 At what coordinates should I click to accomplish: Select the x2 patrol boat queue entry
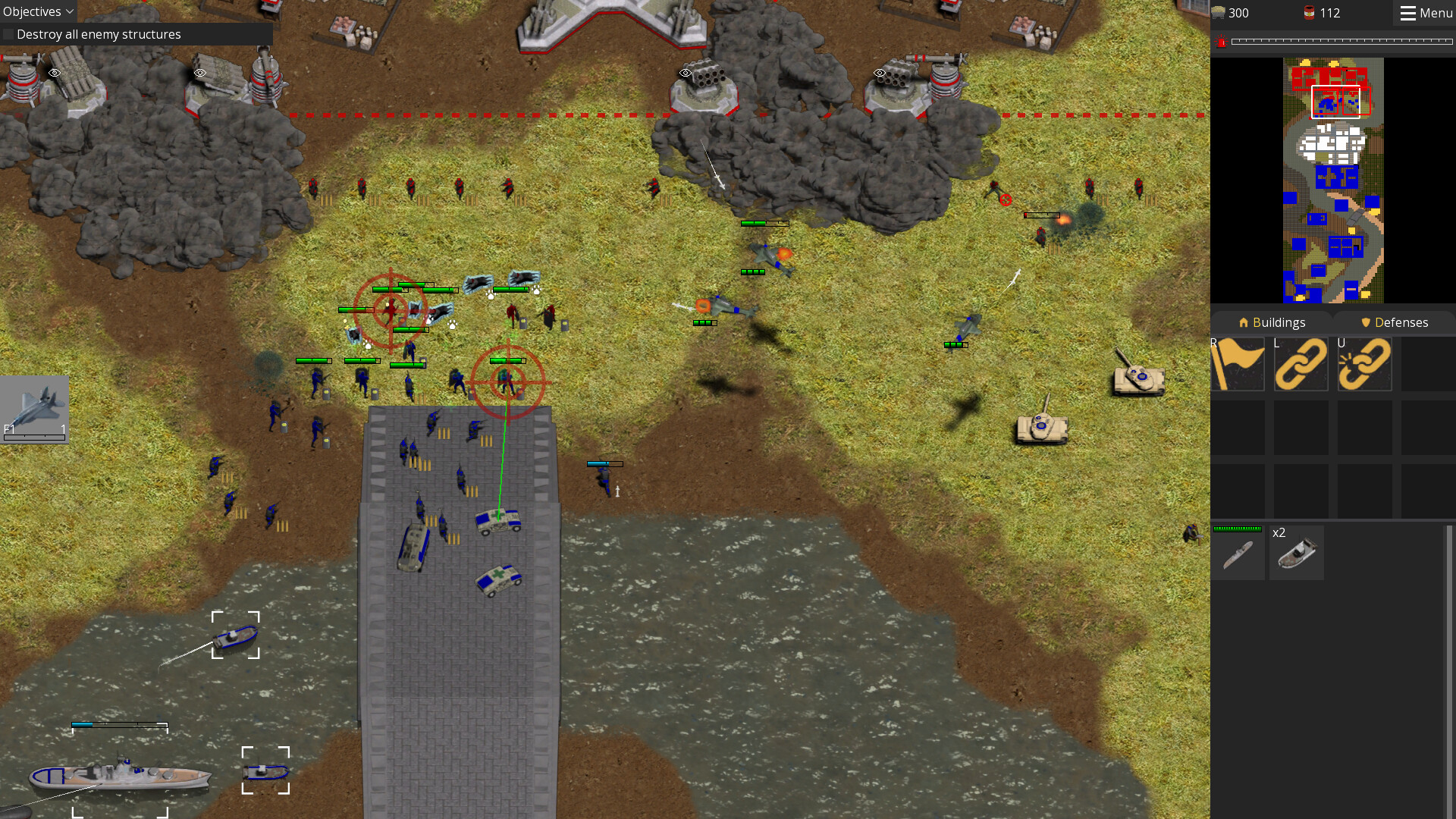point(1296,552)
